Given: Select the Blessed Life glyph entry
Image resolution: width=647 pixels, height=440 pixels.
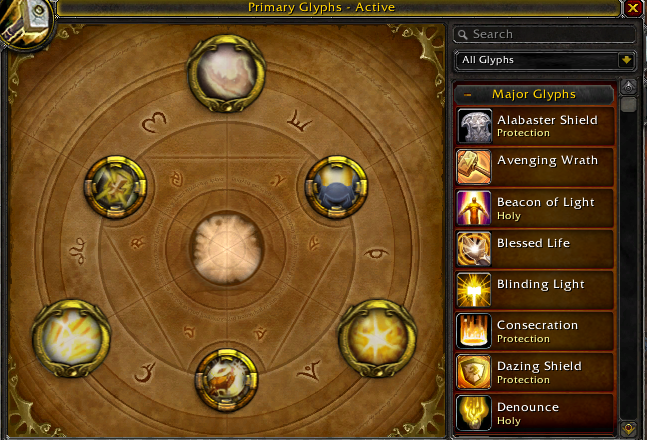Looking at the screenshot, I should pyautogui.click(x=535, y=249).
